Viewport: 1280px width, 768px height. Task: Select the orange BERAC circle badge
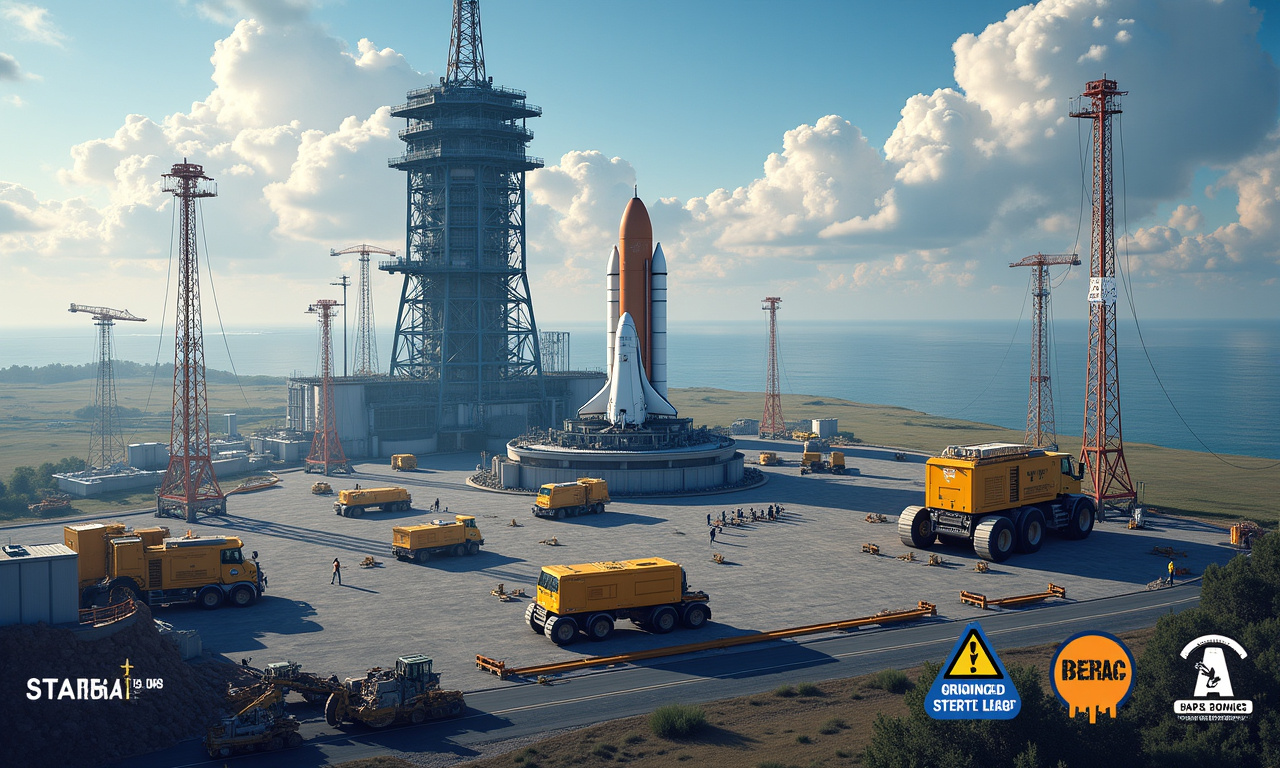tap(1092, 674)
